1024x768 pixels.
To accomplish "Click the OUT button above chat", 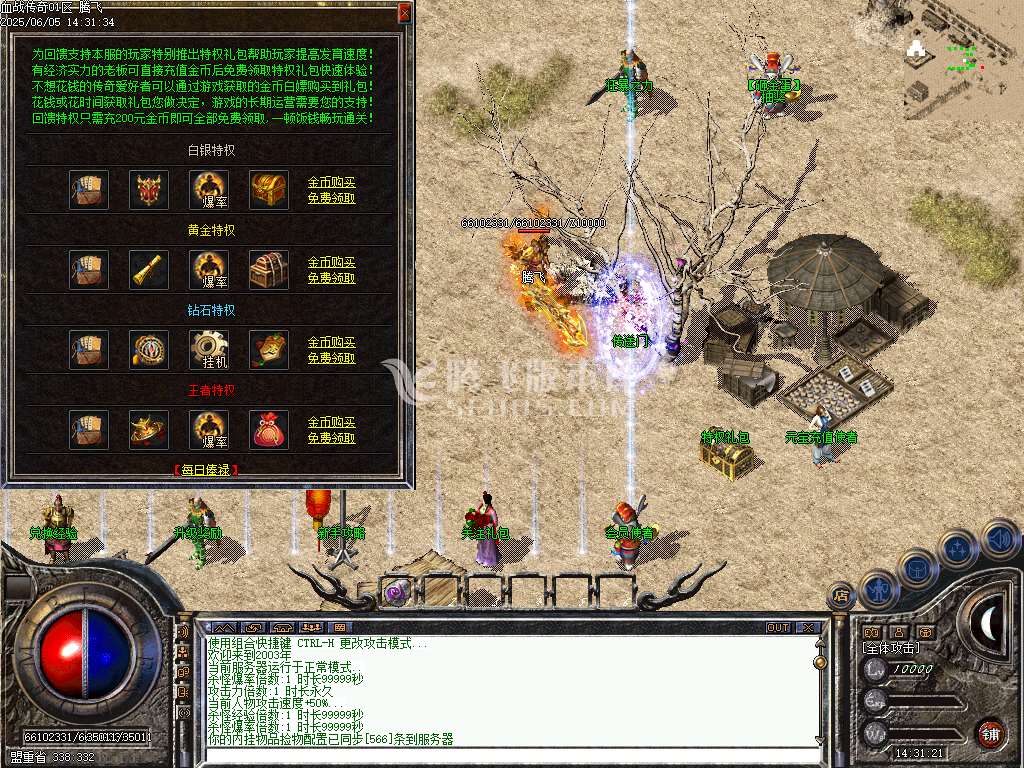I will (x=778, y=628).
